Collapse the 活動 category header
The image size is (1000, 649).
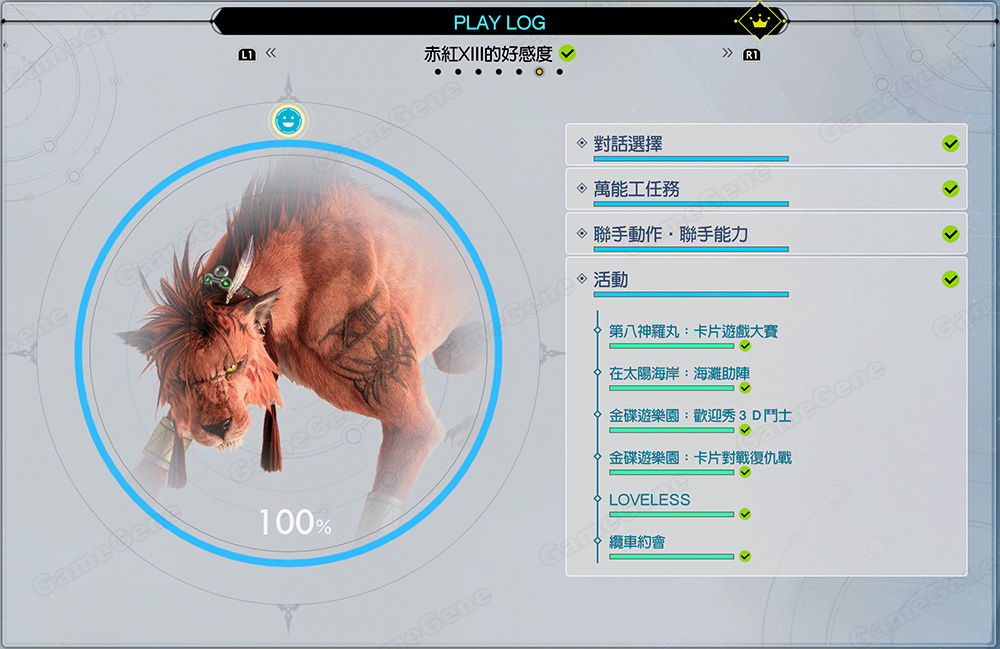tap(765, 280)
